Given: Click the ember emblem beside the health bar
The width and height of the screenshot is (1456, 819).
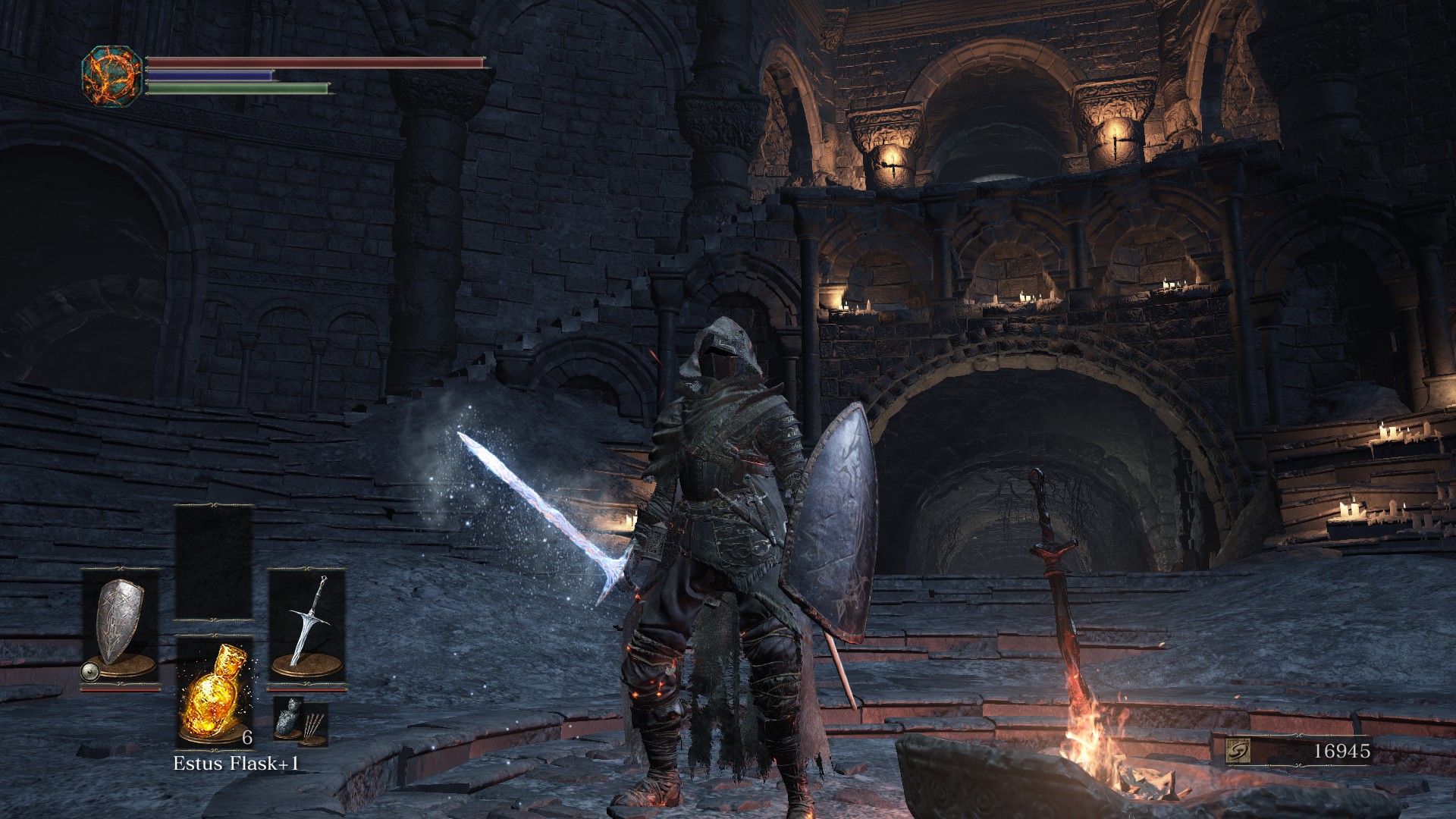Looking at the screenshot, I should pos(112,76).
